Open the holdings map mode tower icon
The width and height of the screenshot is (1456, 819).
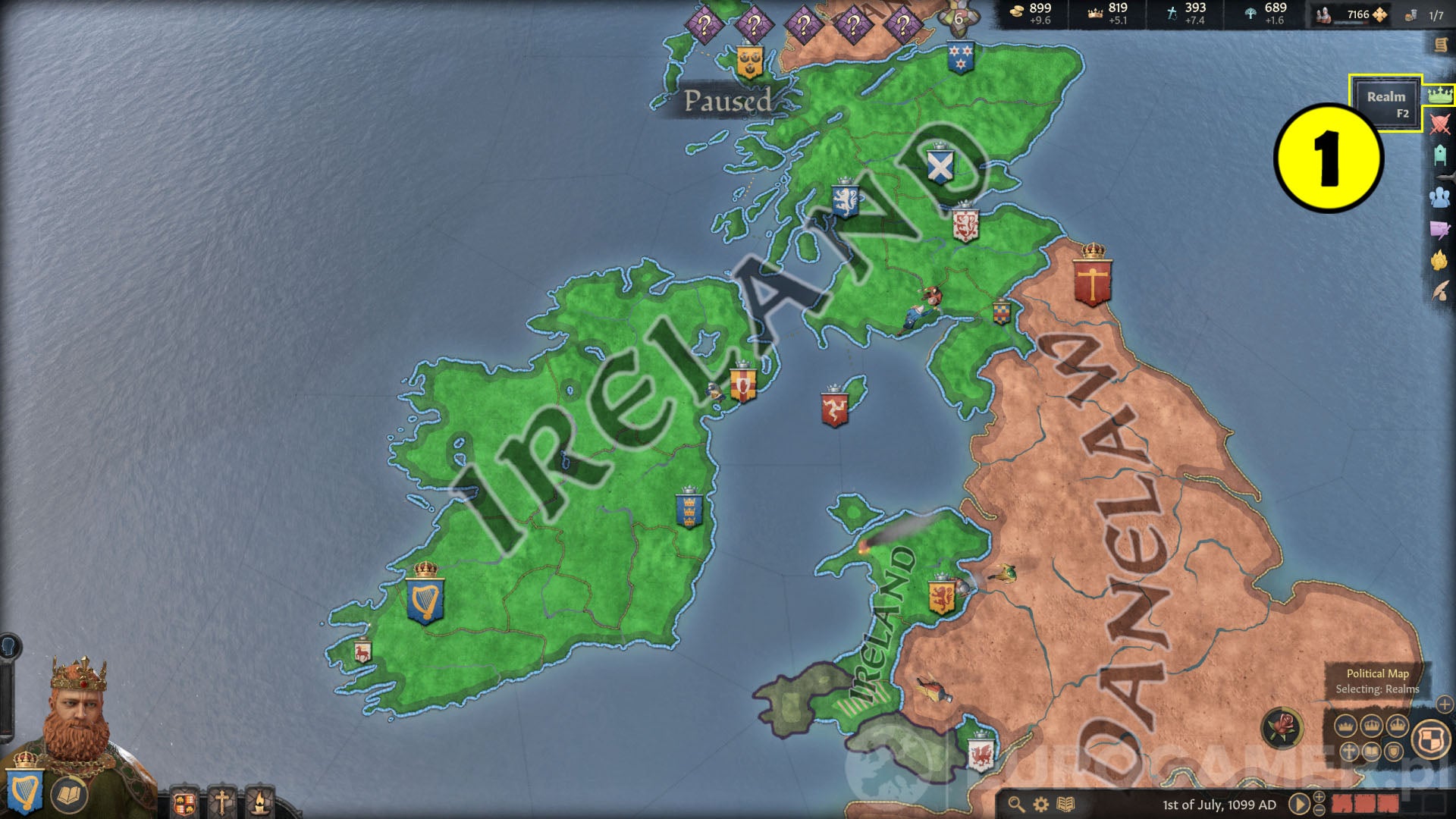[x=1439, y=153]
